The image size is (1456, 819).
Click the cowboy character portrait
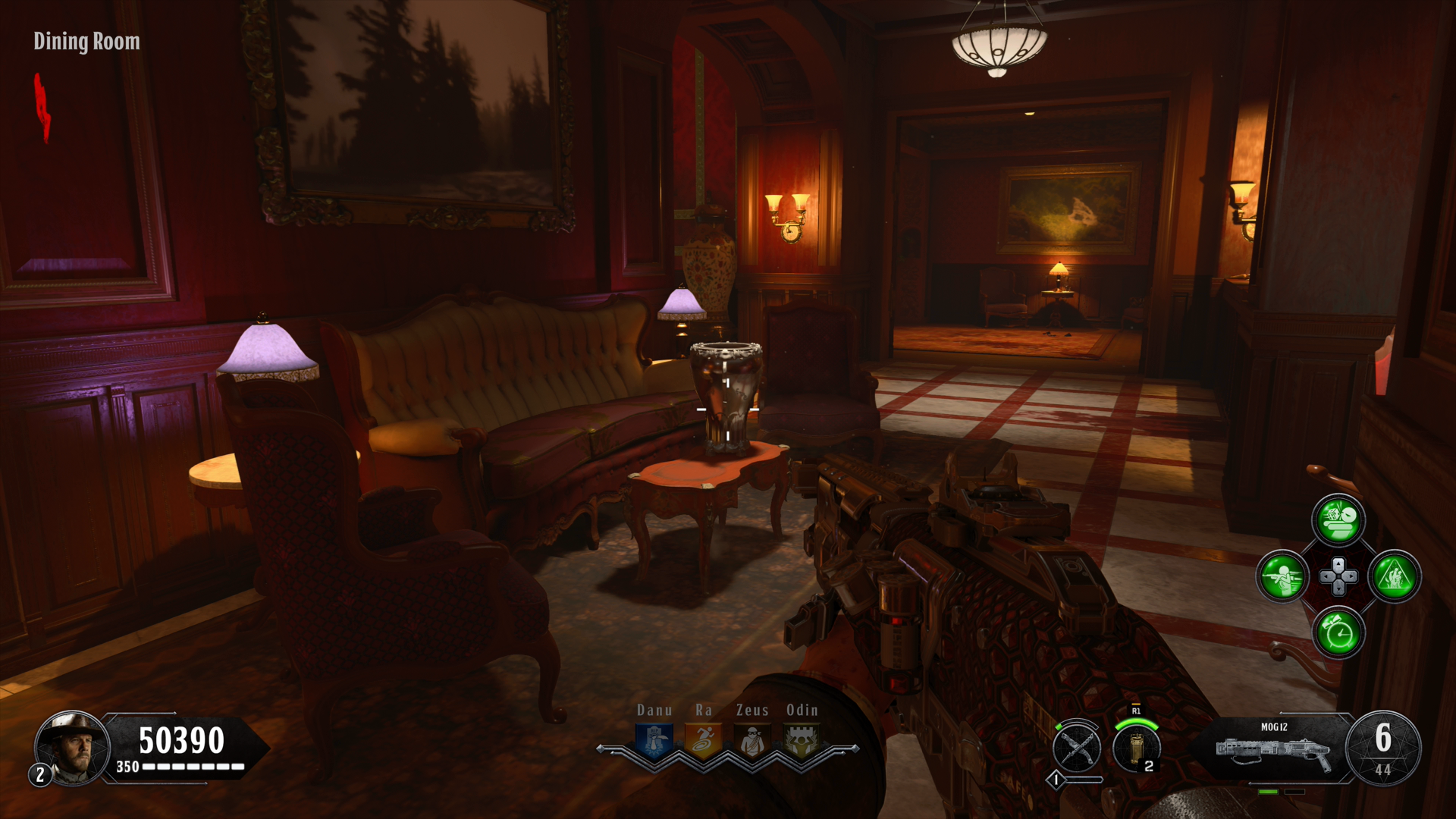pos(72,747)
